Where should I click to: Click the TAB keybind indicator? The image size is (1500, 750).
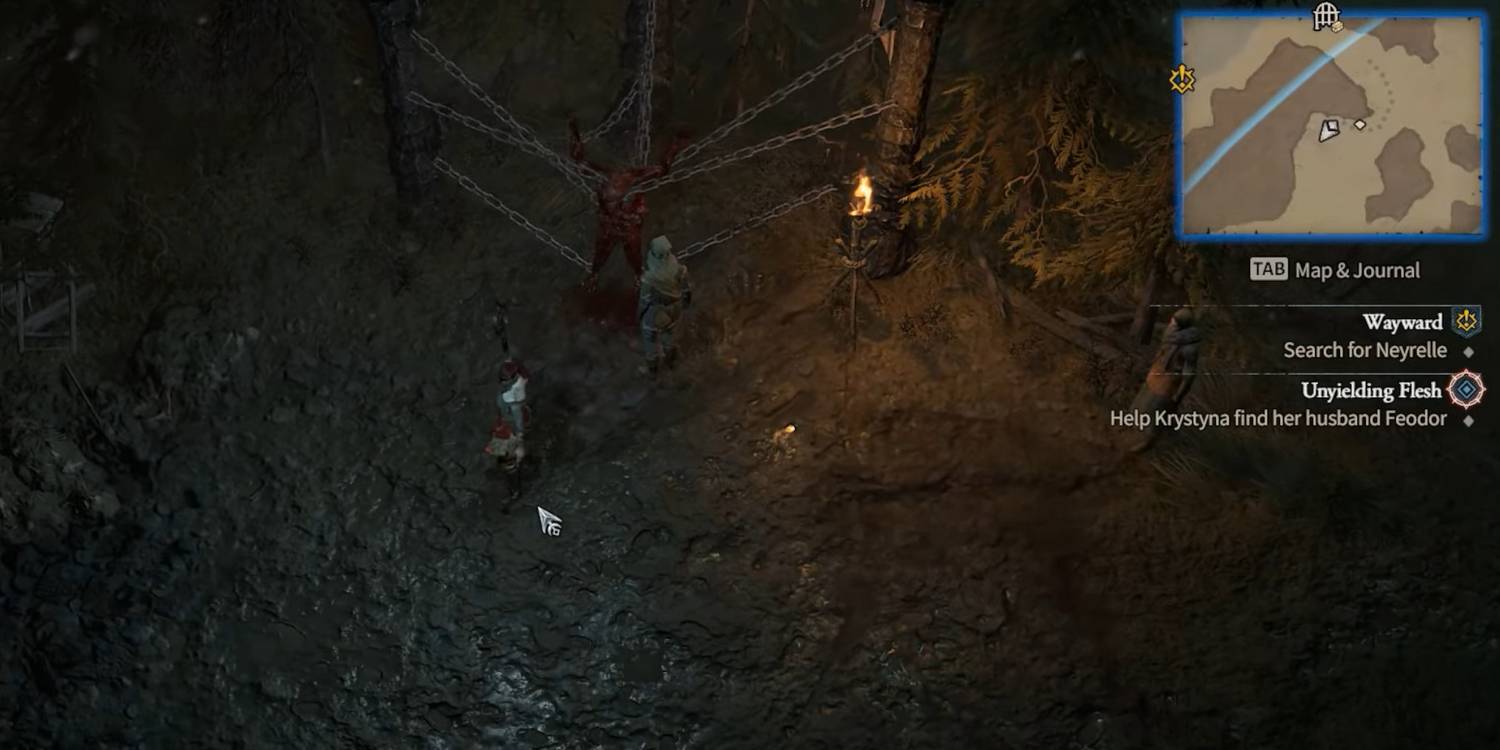click(1267, 269)
